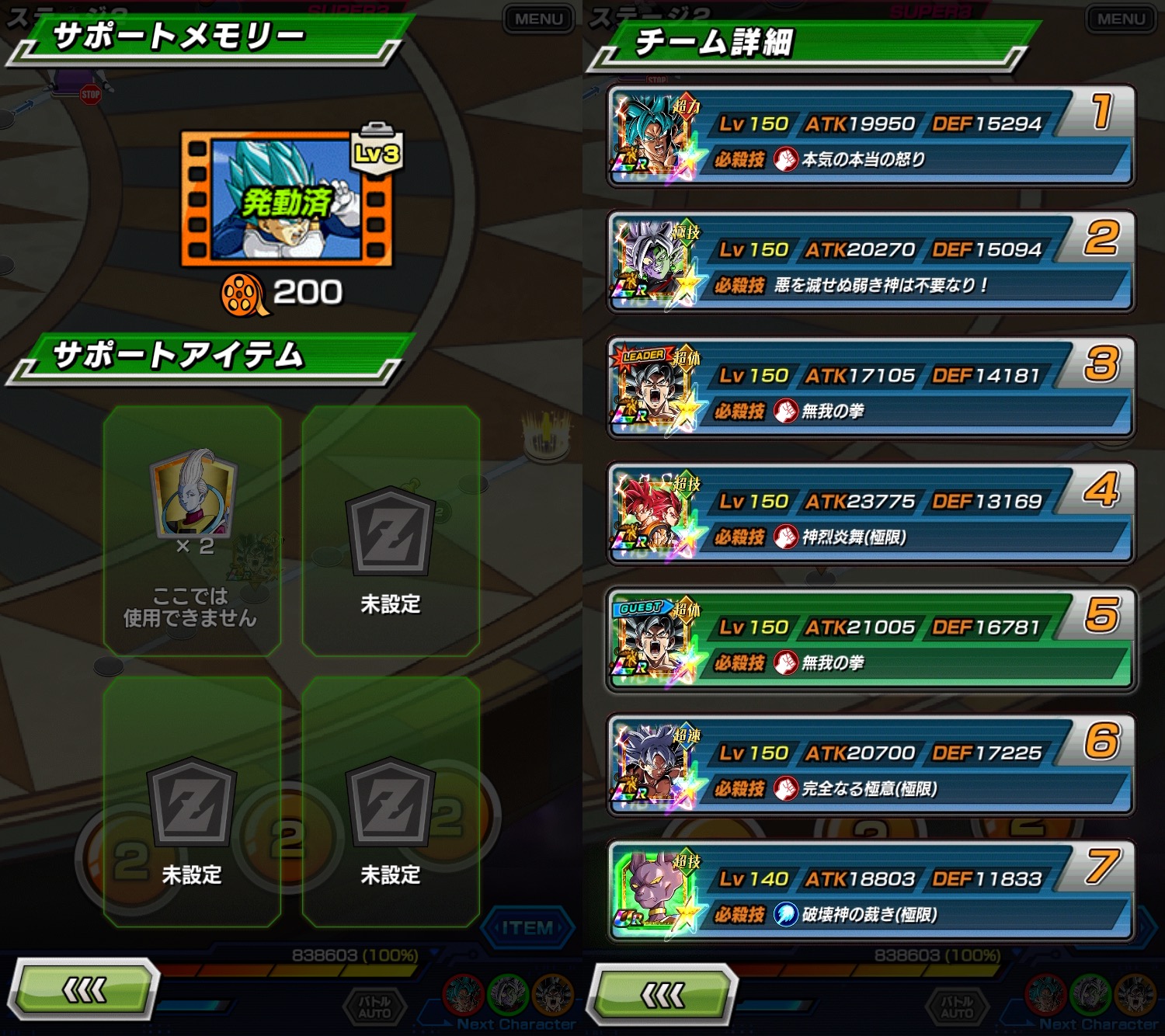Open the ITEM button
This screenshot has height=1036, width=1165.
[527, 928]
